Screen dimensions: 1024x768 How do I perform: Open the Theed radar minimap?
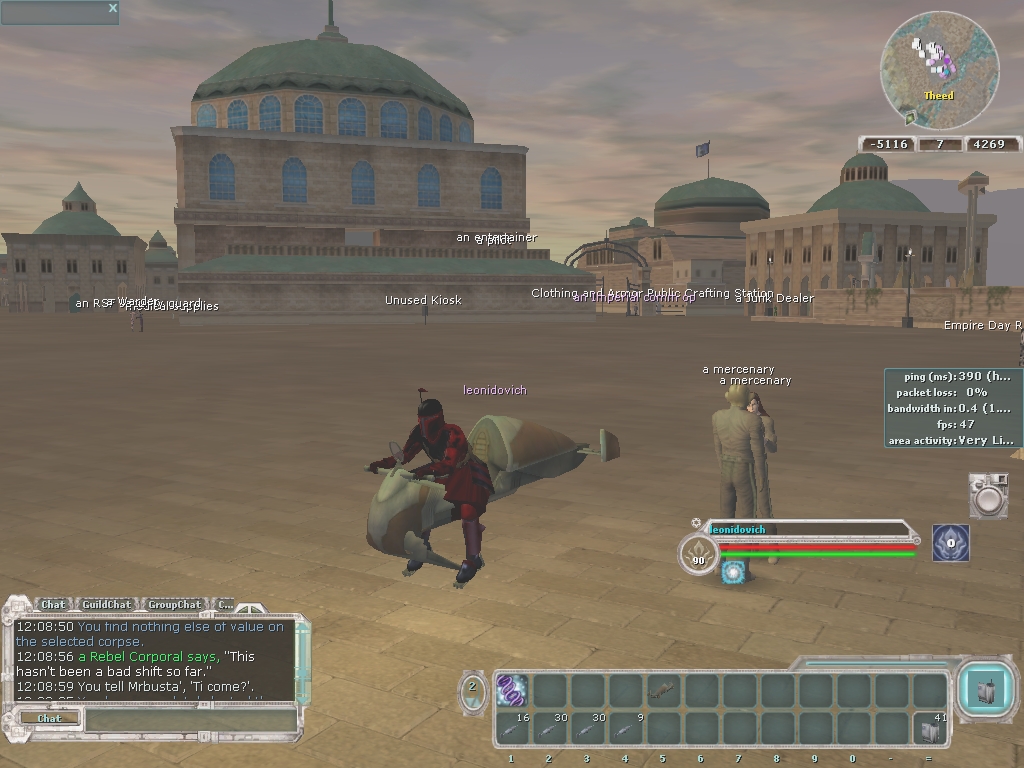(x=939, y=71)
